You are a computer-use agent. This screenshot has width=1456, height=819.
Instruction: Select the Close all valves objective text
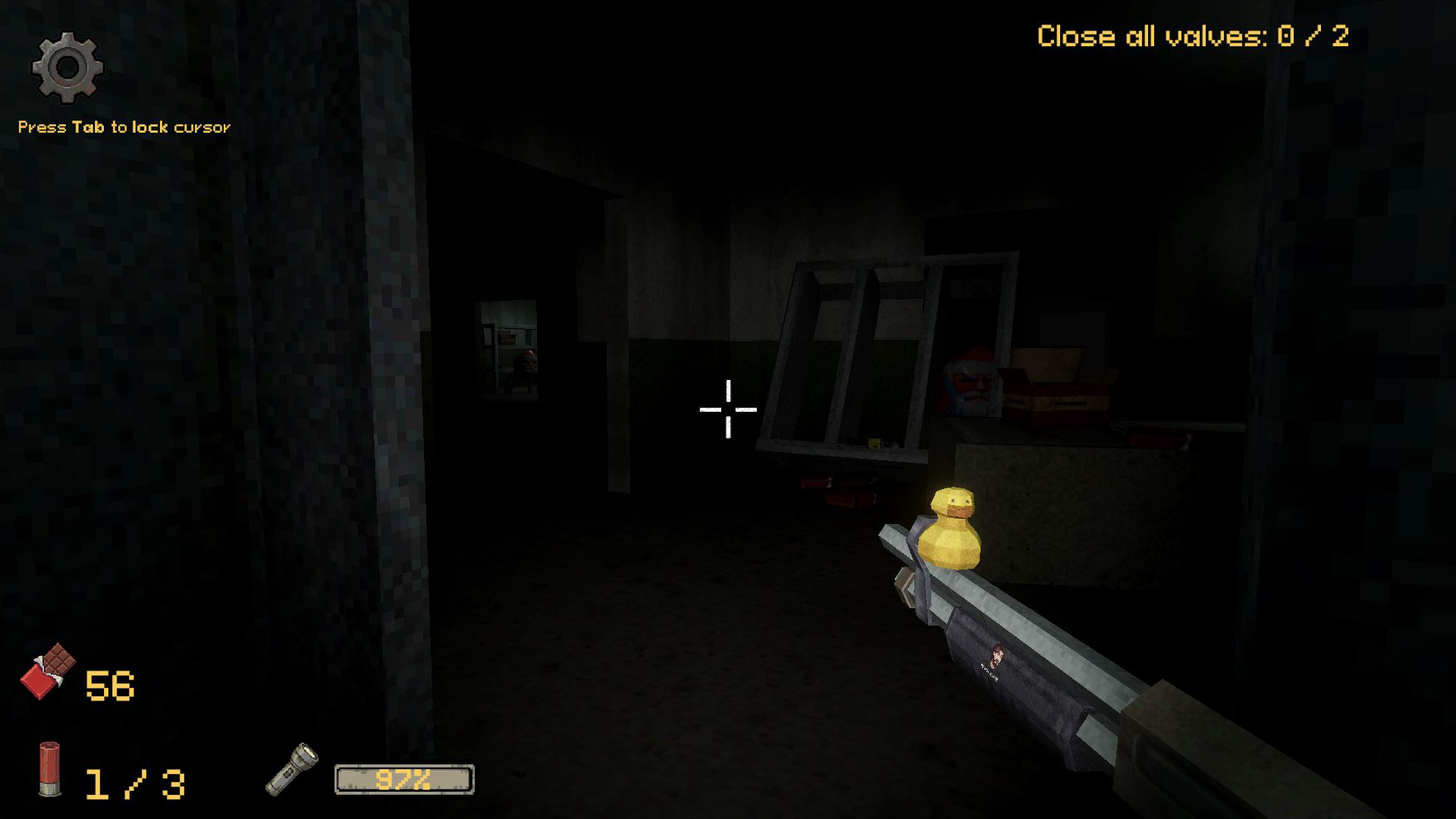[x=1153, y=36]
